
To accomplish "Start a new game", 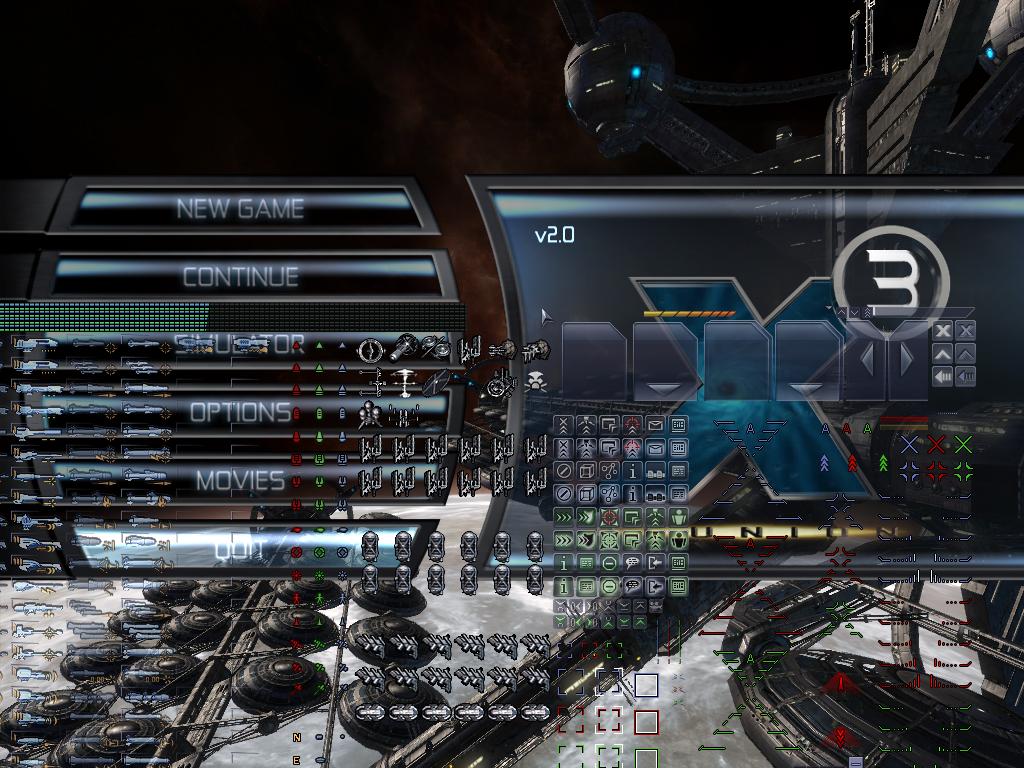I will (x=240, y=208).
